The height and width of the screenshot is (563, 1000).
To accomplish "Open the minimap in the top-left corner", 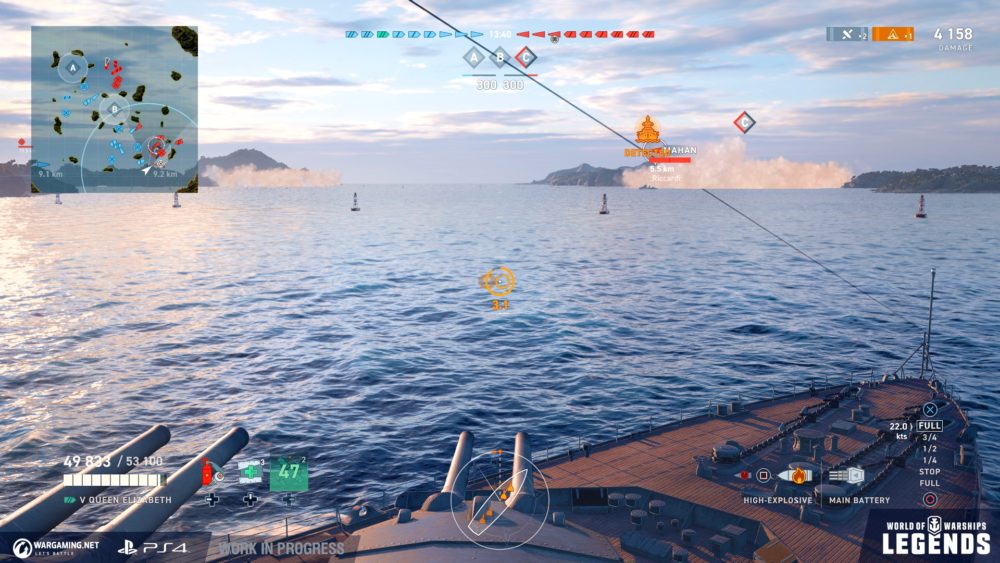I will pyautogui.click(x=114, y=108).
